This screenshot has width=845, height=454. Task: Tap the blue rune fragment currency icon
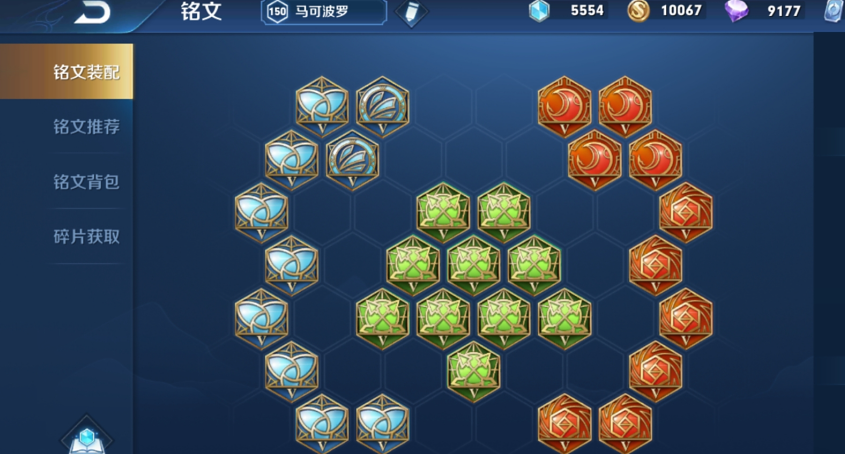(x=539, y=11)
